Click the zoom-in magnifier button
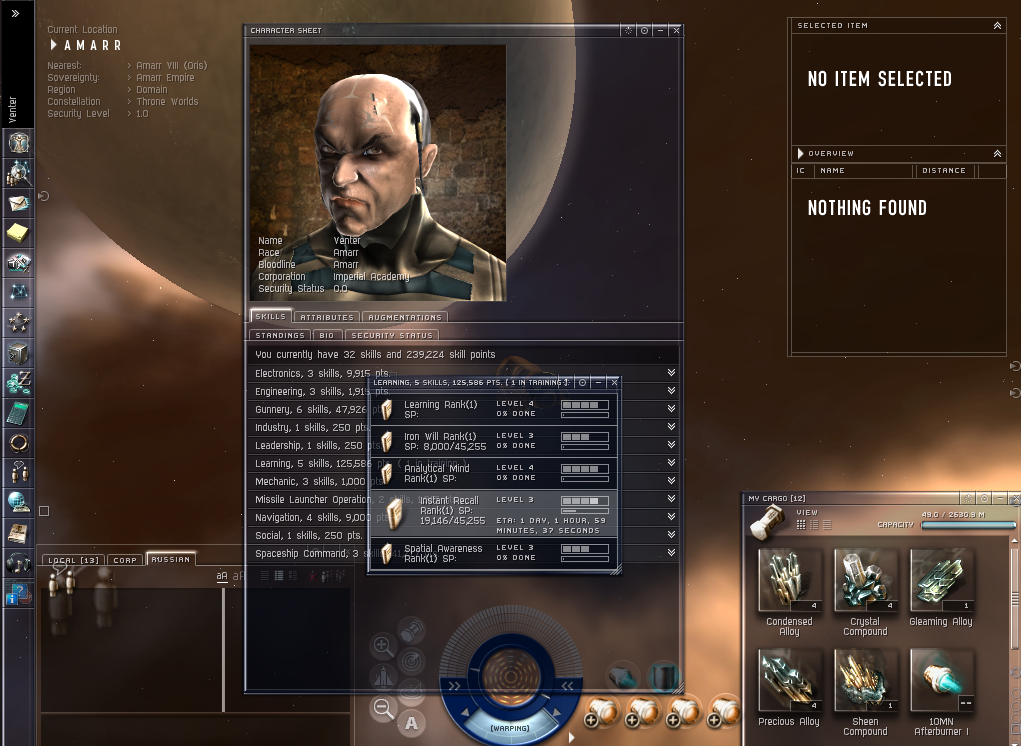 click(x=382, y=647)
